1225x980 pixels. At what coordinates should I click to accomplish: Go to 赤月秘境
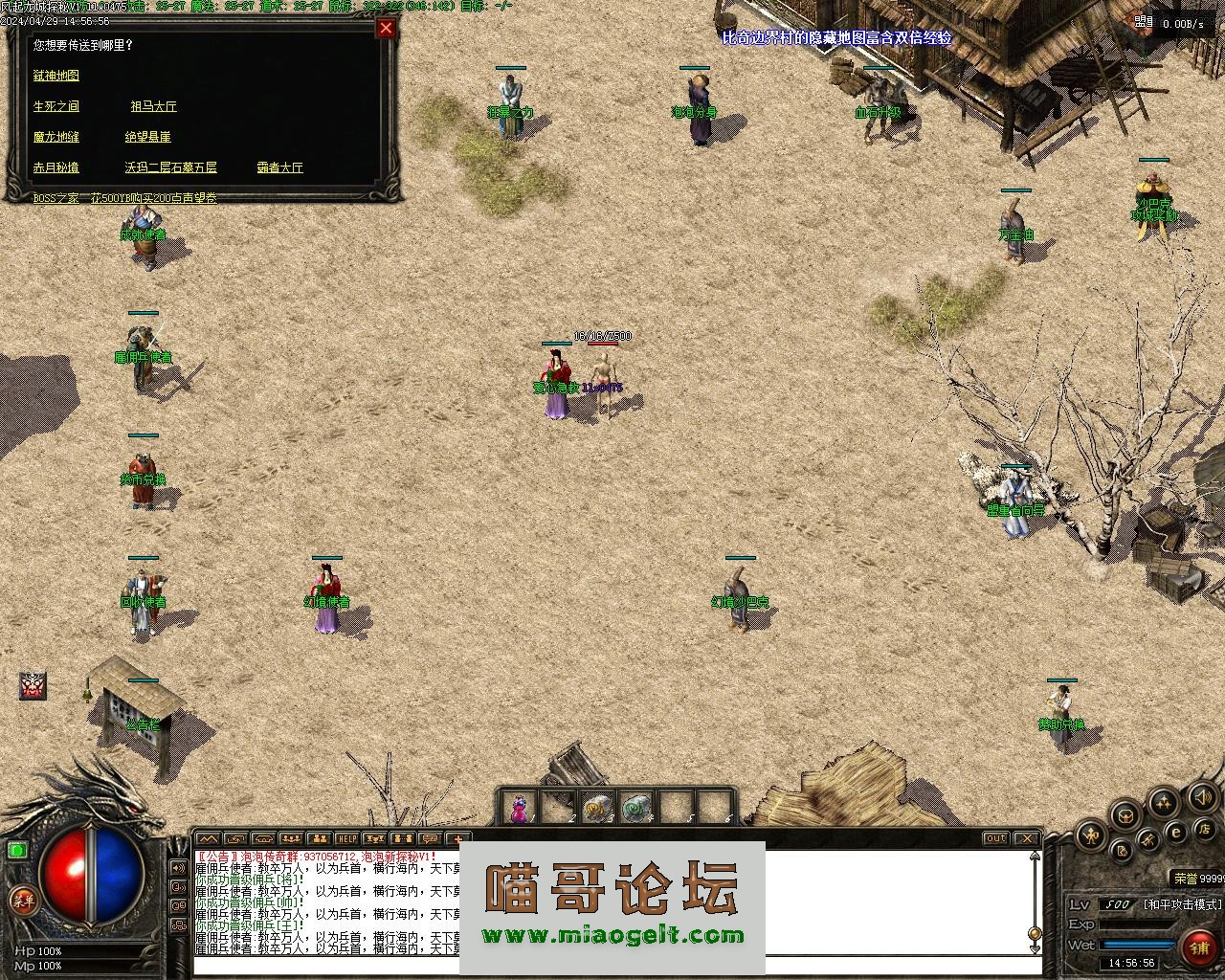tap(56, 167)
